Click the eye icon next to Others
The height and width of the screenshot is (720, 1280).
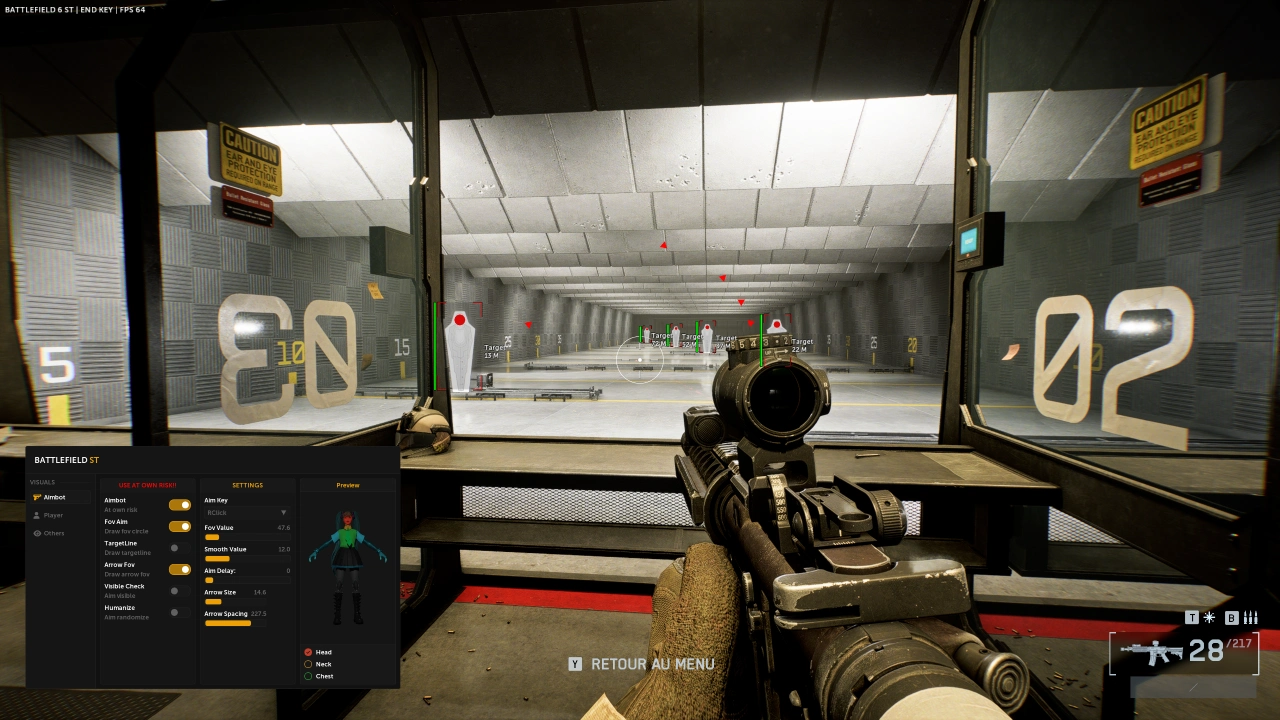(37, 533)
